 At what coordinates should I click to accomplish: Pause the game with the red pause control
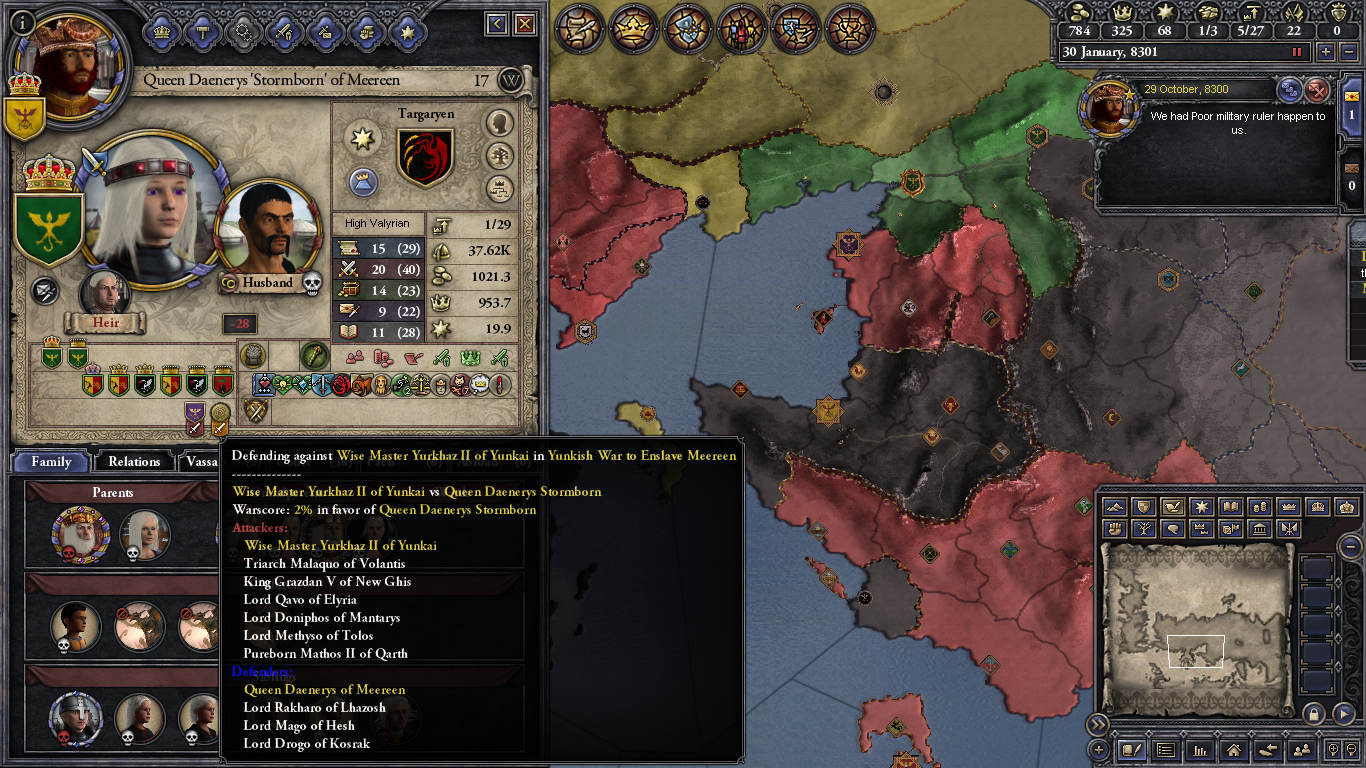pos(1297,52)
